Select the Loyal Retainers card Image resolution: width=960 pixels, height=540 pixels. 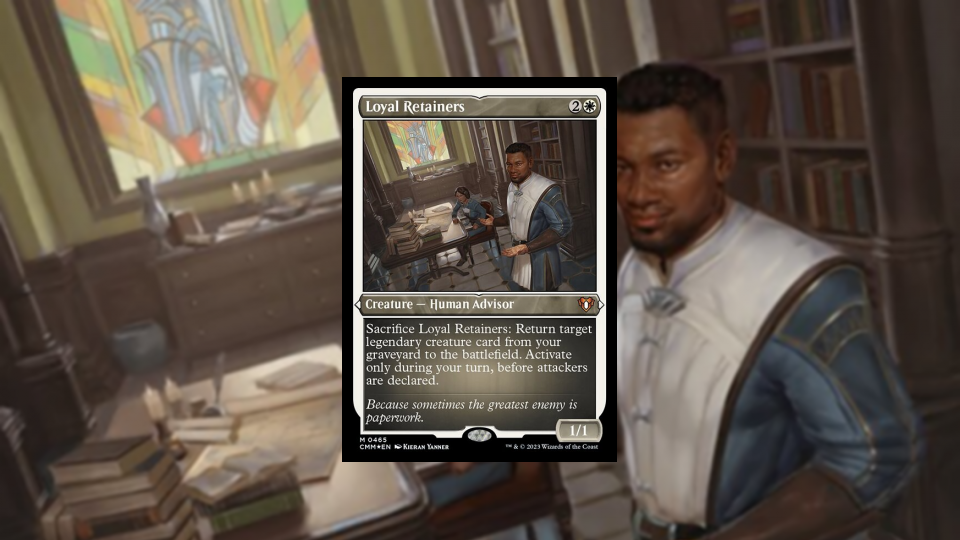tap(479, 269)
